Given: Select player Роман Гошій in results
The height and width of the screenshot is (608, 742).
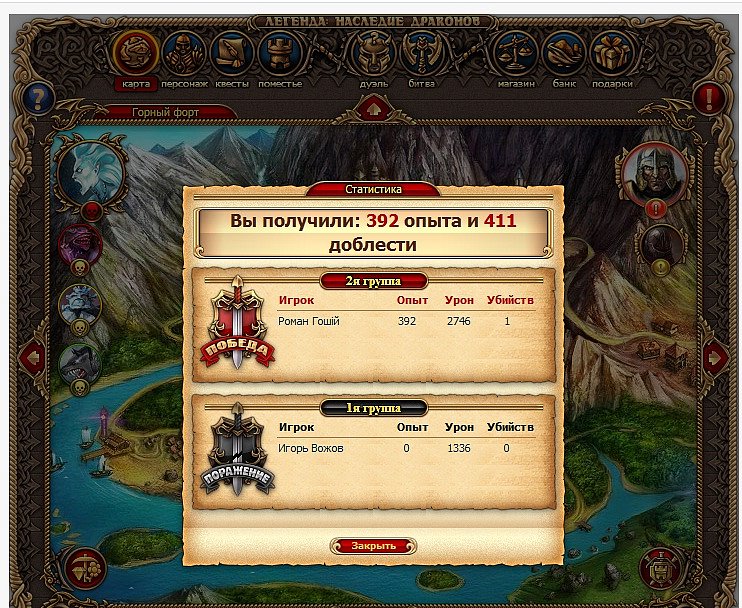Looking at the screenshot, I should [x=310, y=321].
